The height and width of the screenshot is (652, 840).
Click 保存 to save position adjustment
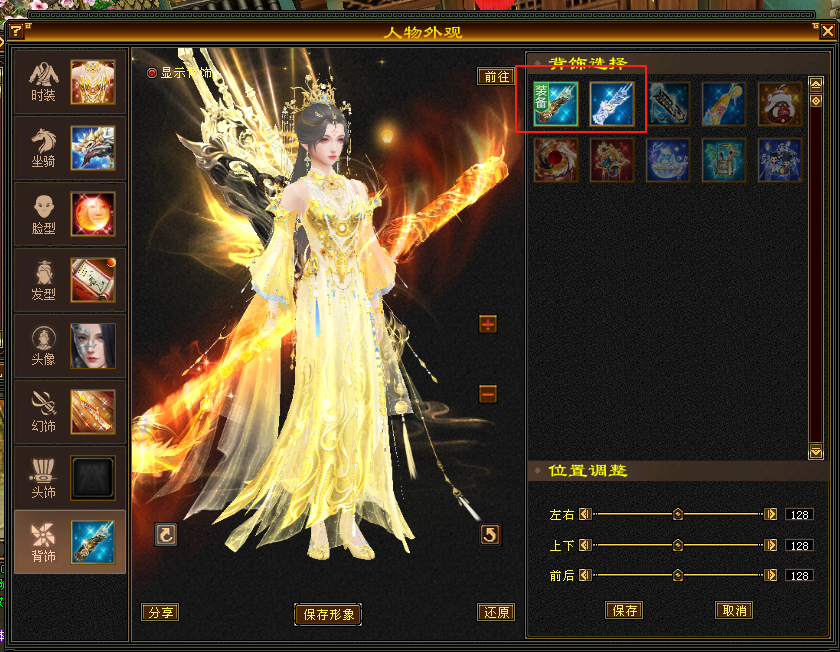[624, 610]
